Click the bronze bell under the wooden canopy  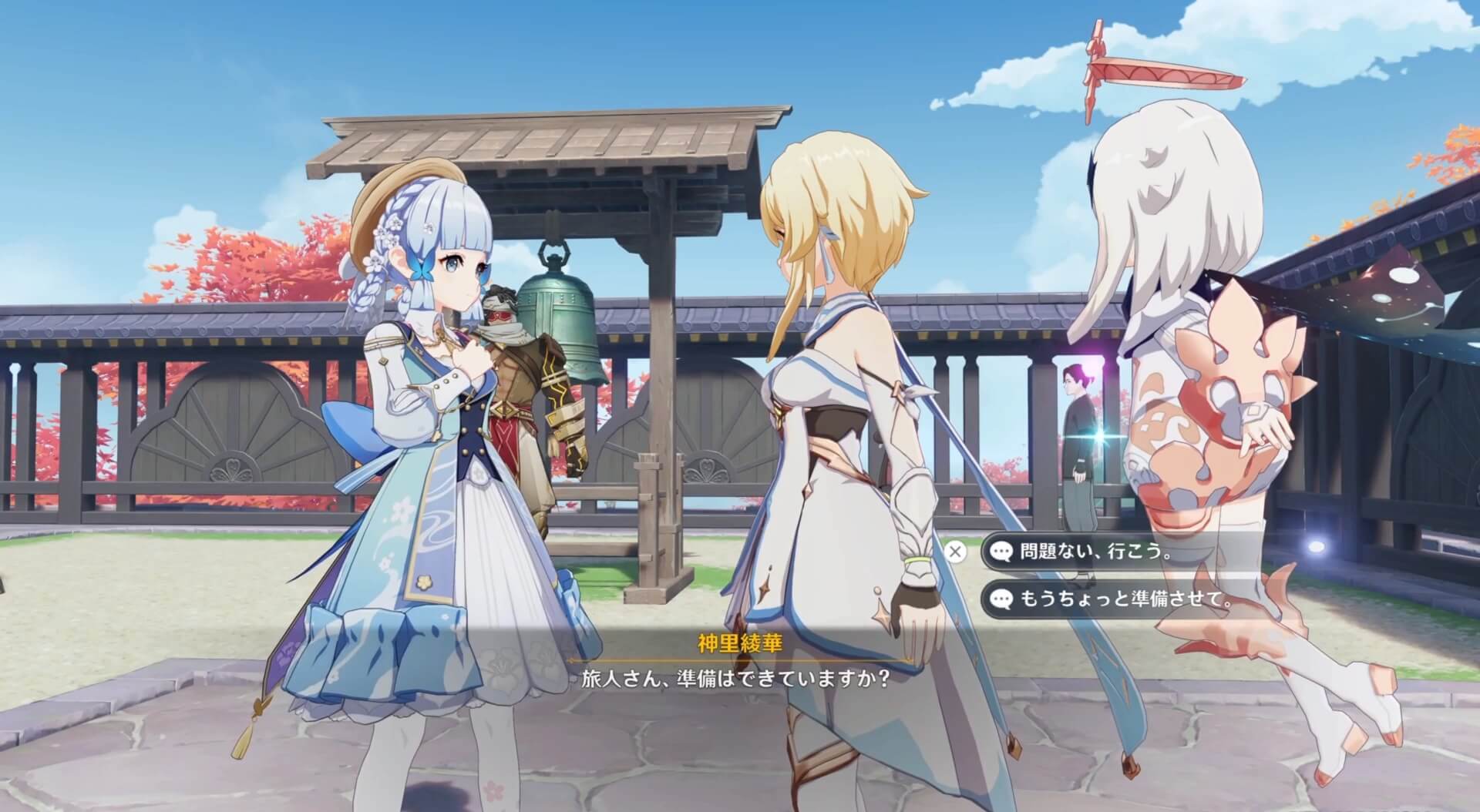click(x=559, y=331)
